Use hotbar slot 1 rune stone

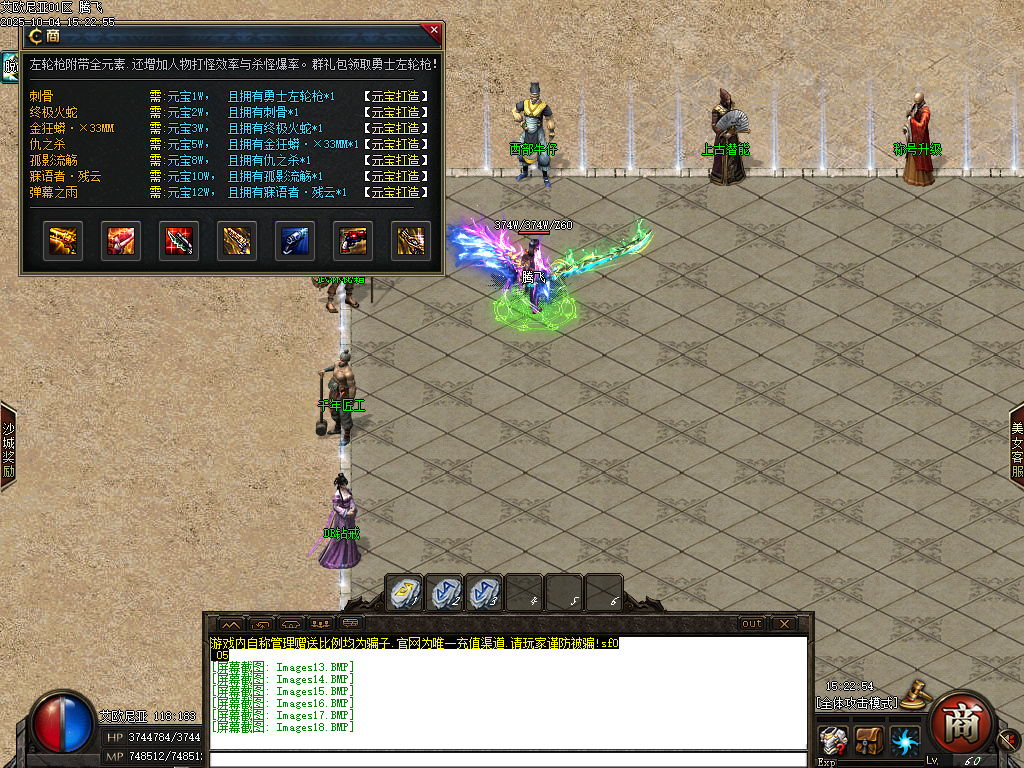click(405, 593)
